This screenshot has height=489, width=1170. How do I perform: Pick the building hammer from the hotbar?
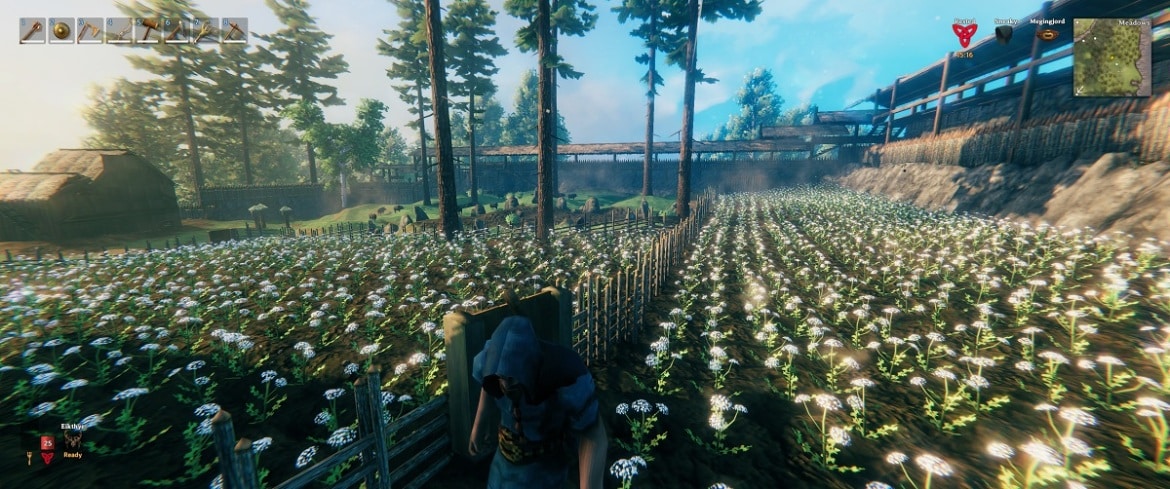coord(148,31)
